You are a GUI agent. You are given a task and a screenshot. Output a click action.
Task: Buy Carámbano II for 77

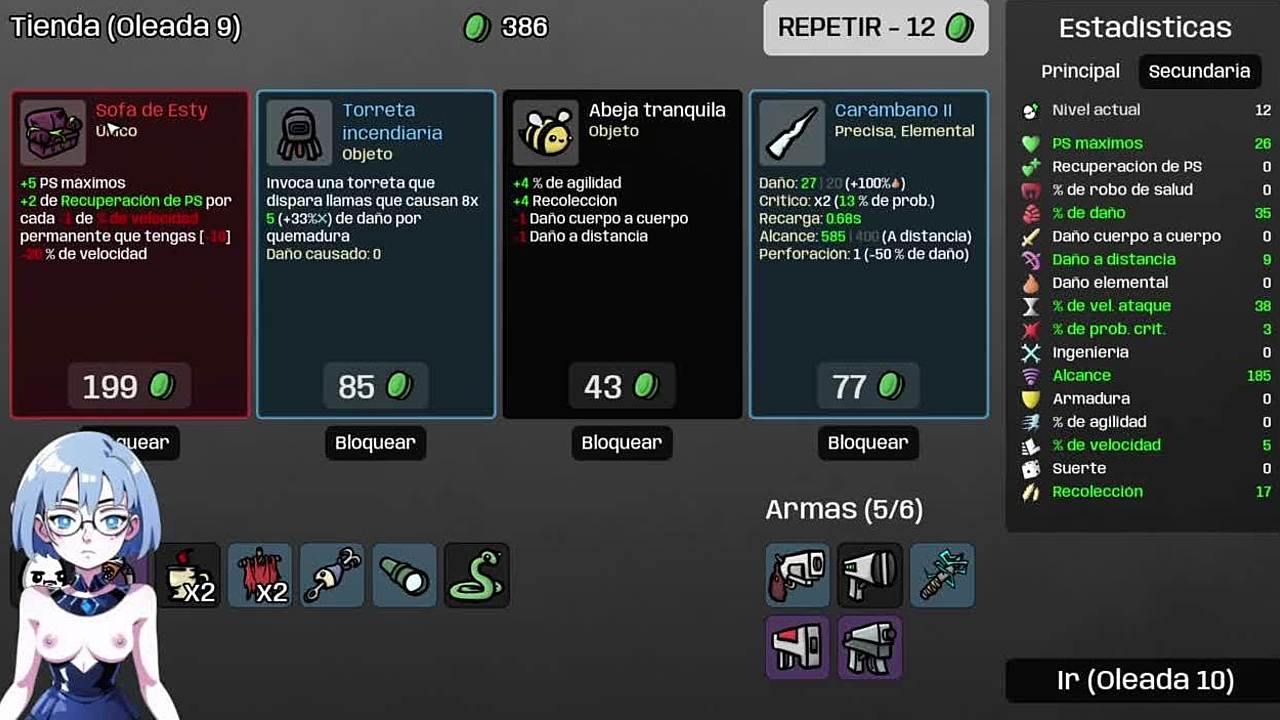click(868, 386)
